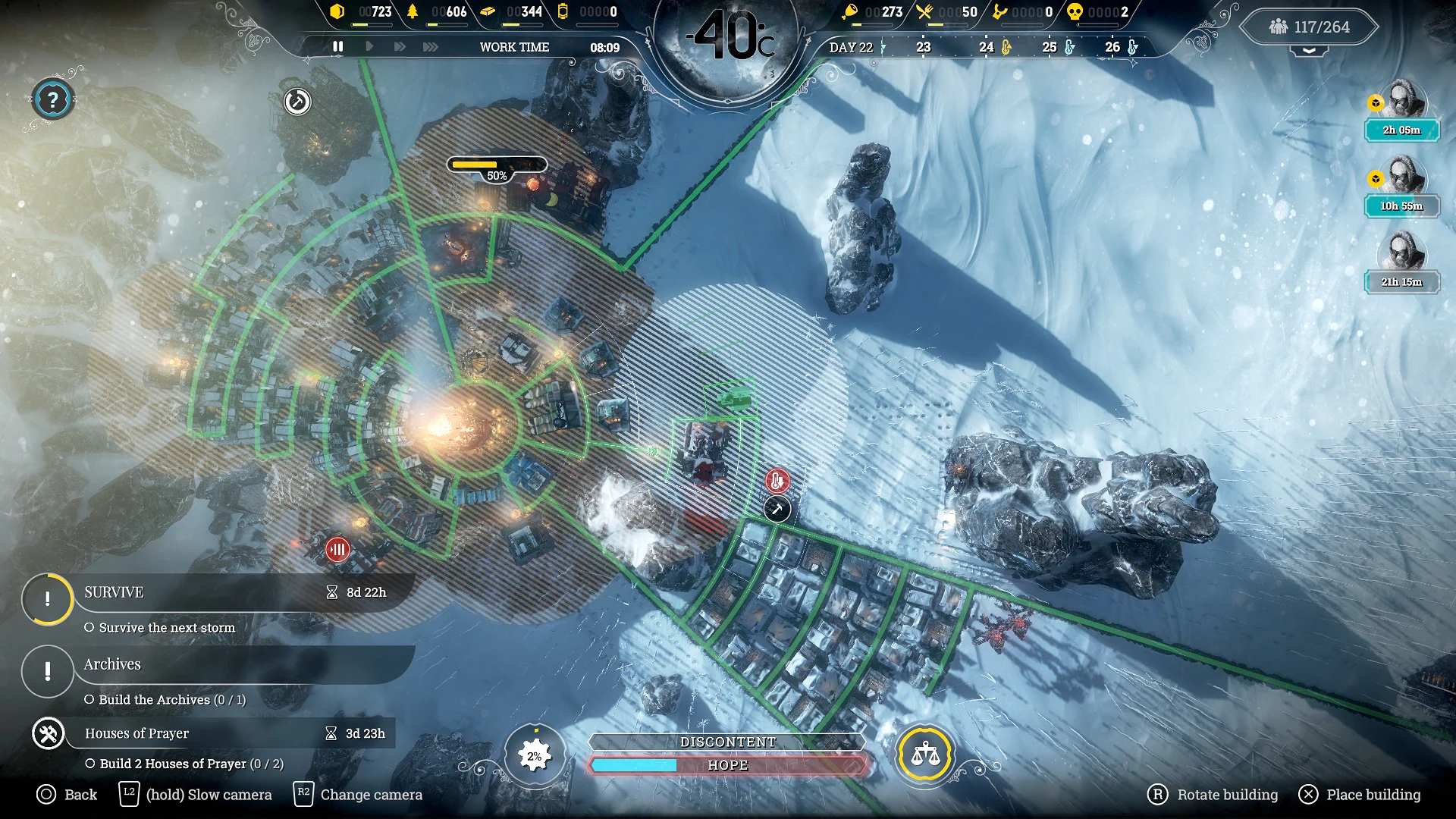View the Hope and Discontent bars

(727, 755)
